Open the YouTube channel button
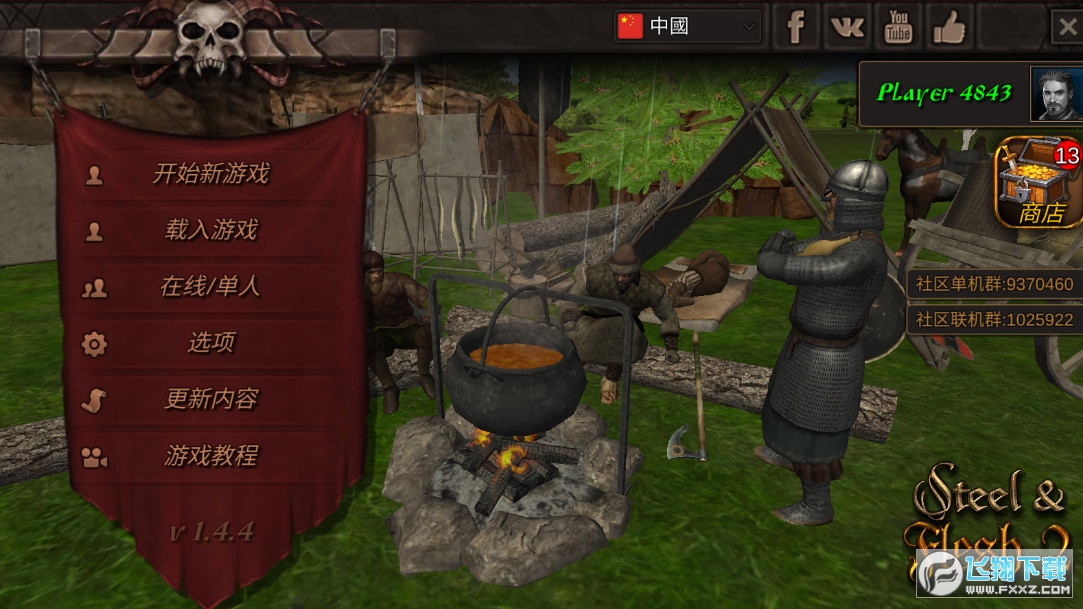Screen dimensions: 1083x609 [898, 27]
